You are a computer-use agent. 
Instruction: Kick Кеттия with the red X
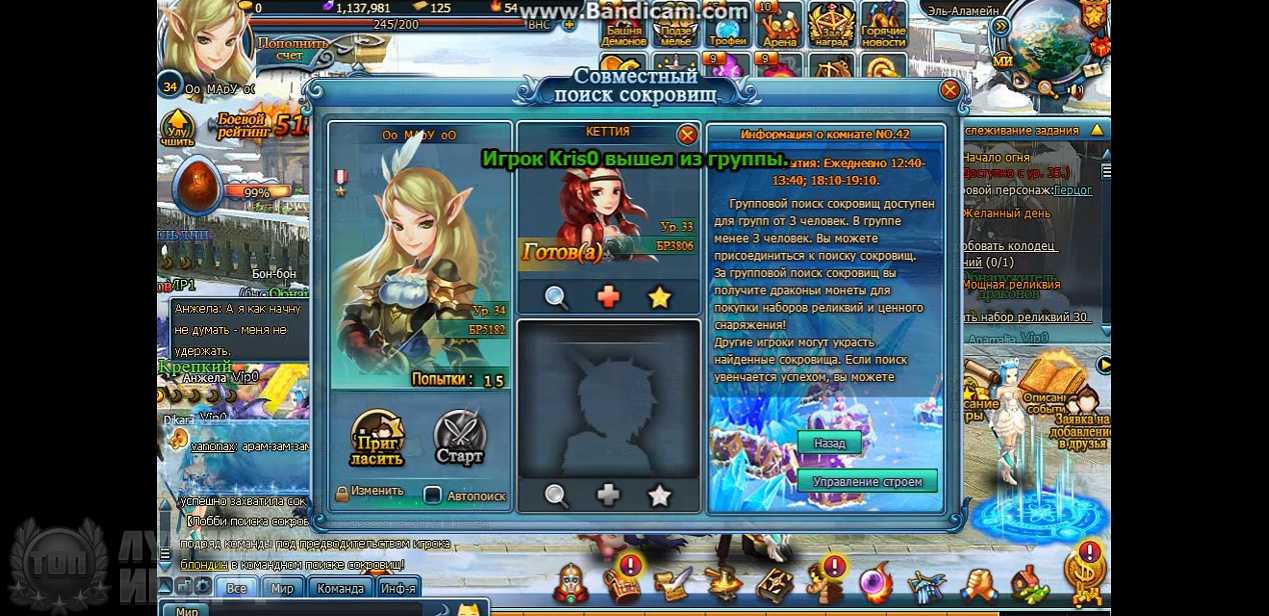coord(687,134)
